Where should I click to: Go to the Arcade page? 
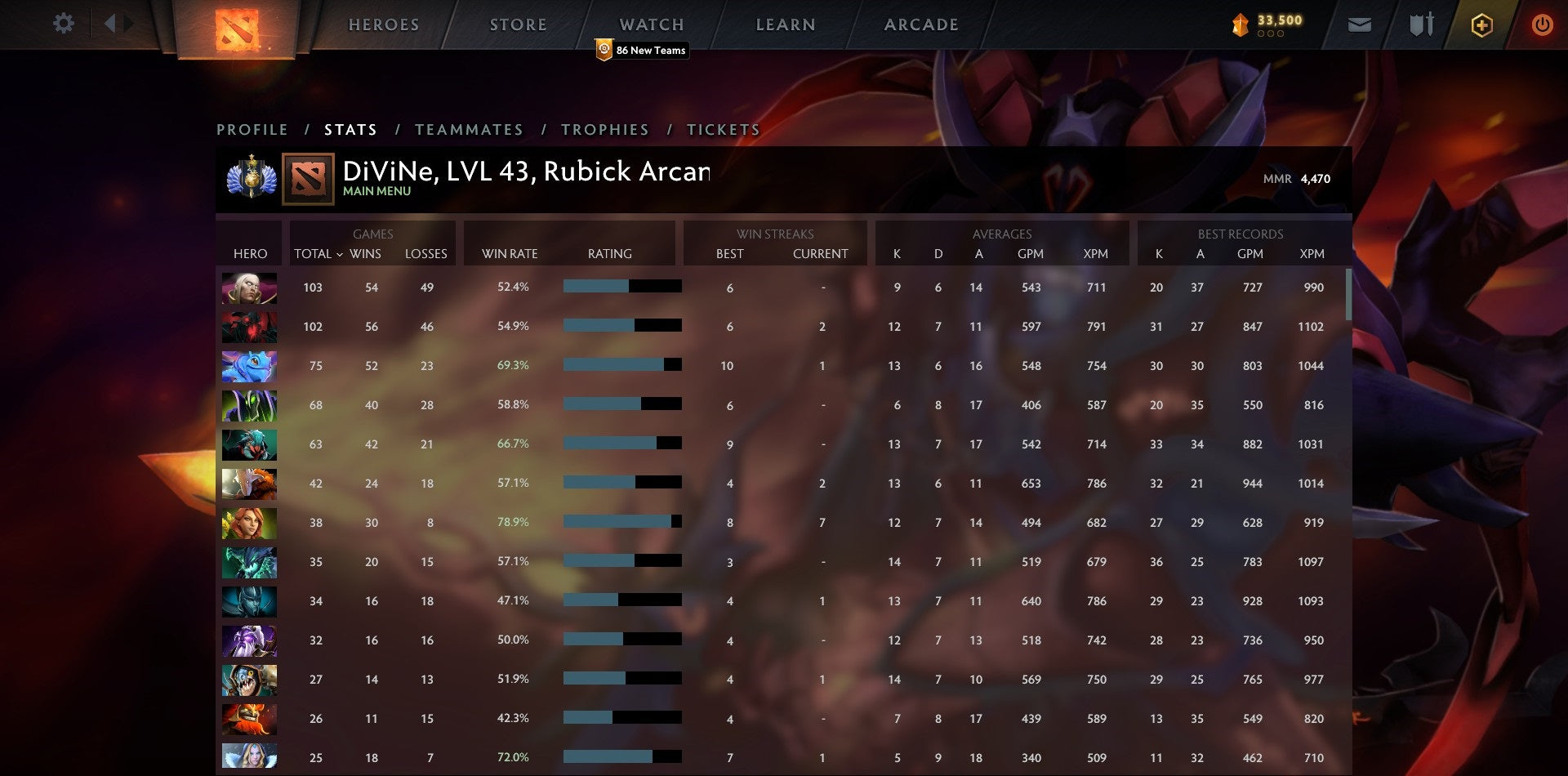pyautogui.click(x=920, y=24)
